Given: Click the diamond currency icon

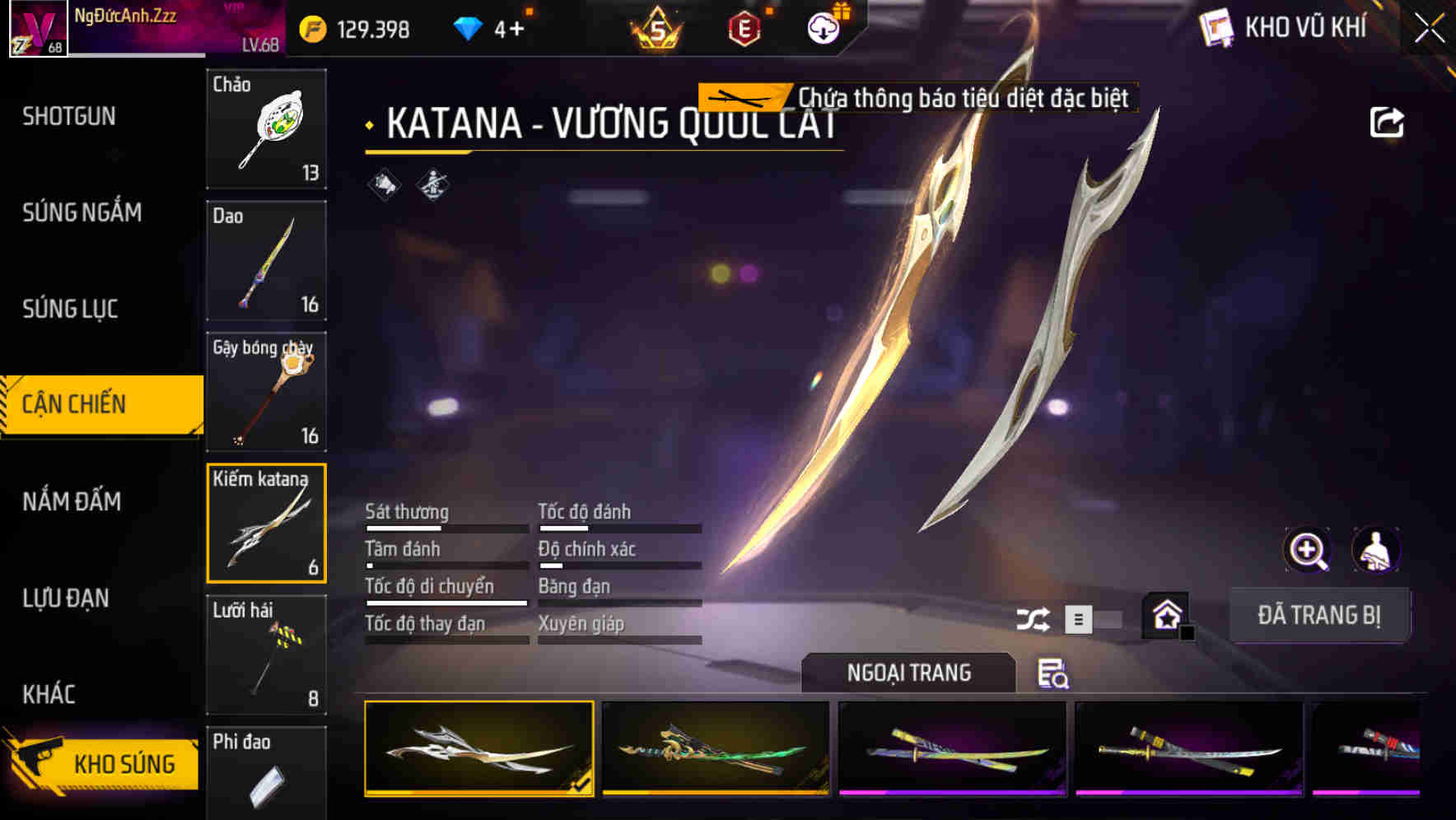Looking at the screenshot, I should pos(469,26).
